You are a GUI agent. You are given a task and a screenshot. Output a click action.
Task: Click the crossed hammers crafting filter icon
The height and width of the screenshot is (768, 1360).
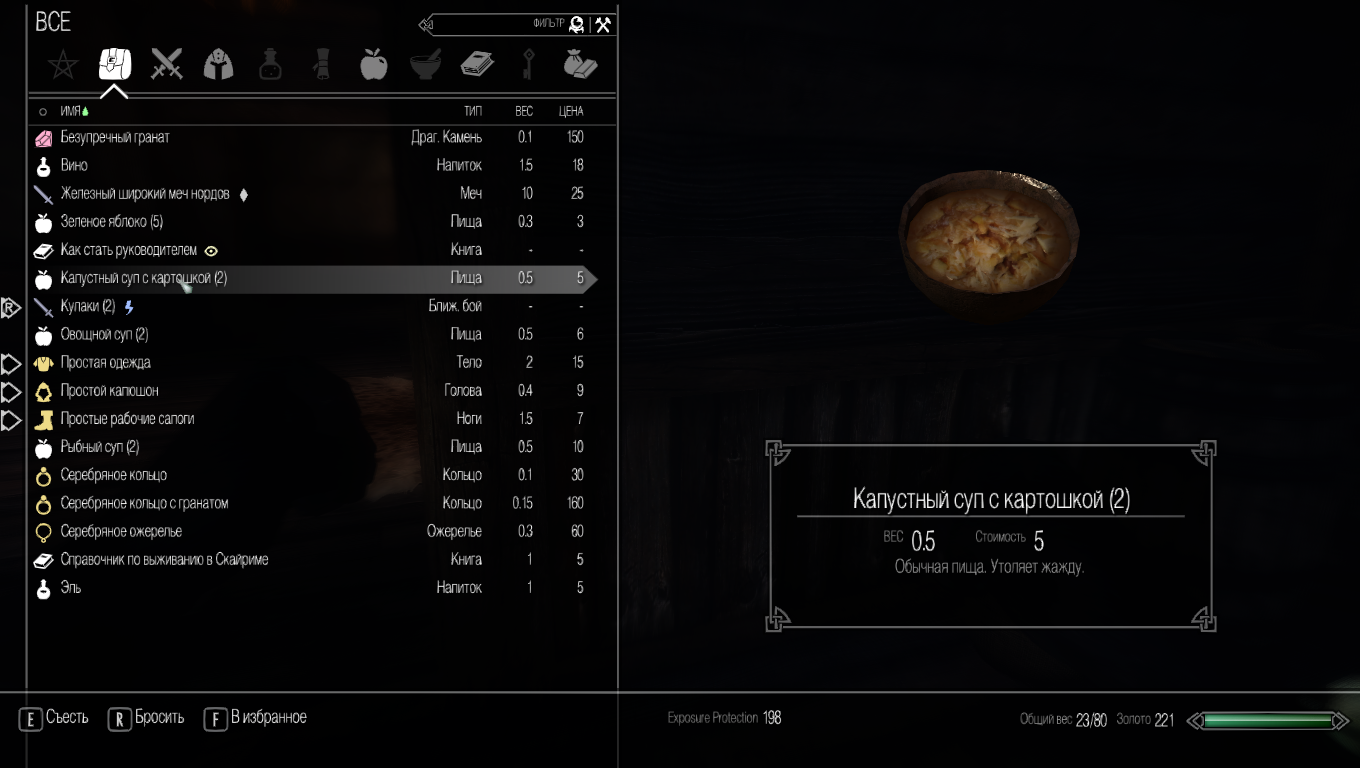601,24
